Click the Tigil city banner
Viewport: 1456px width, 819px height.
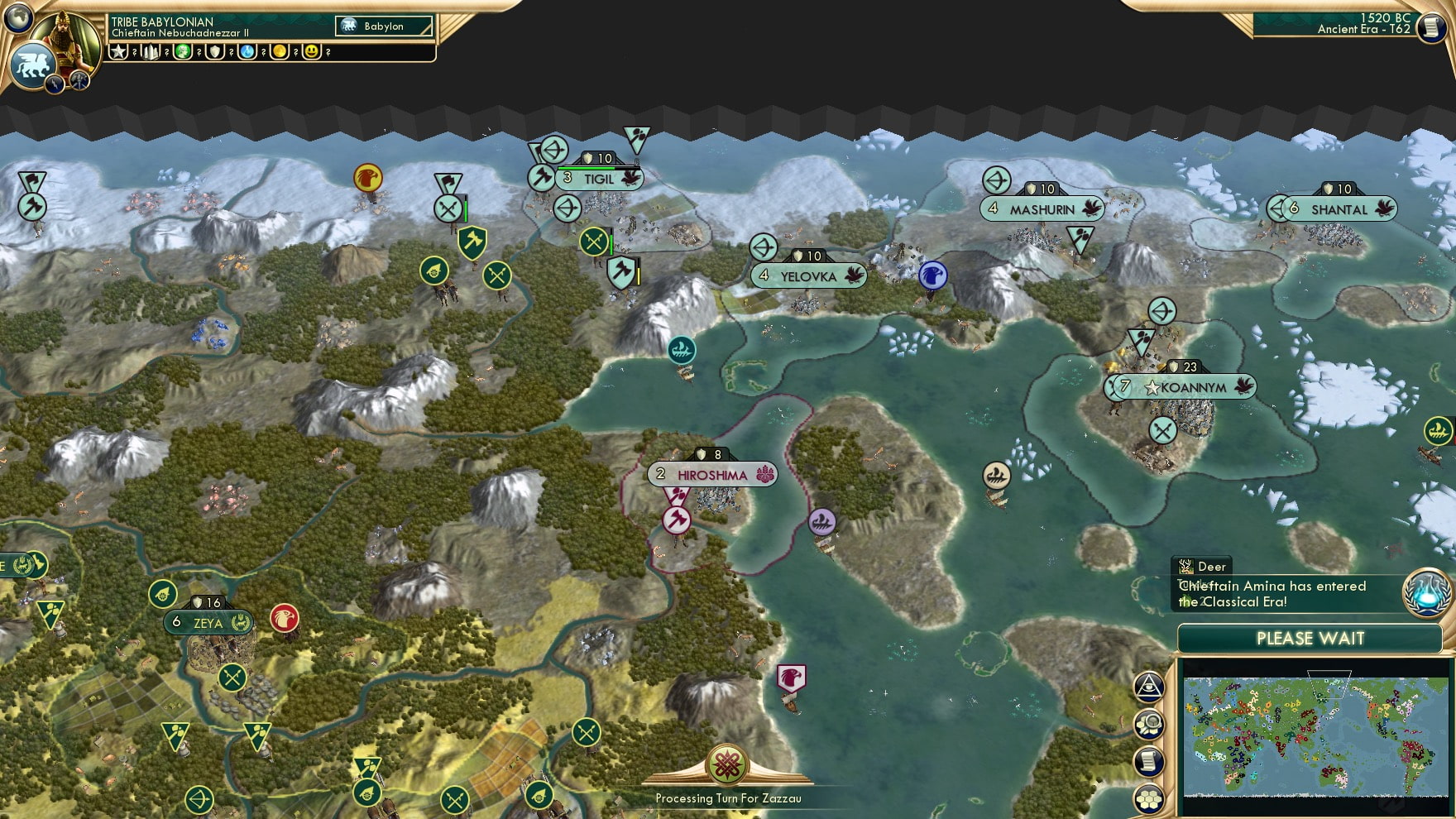click(x=598, y=177)
